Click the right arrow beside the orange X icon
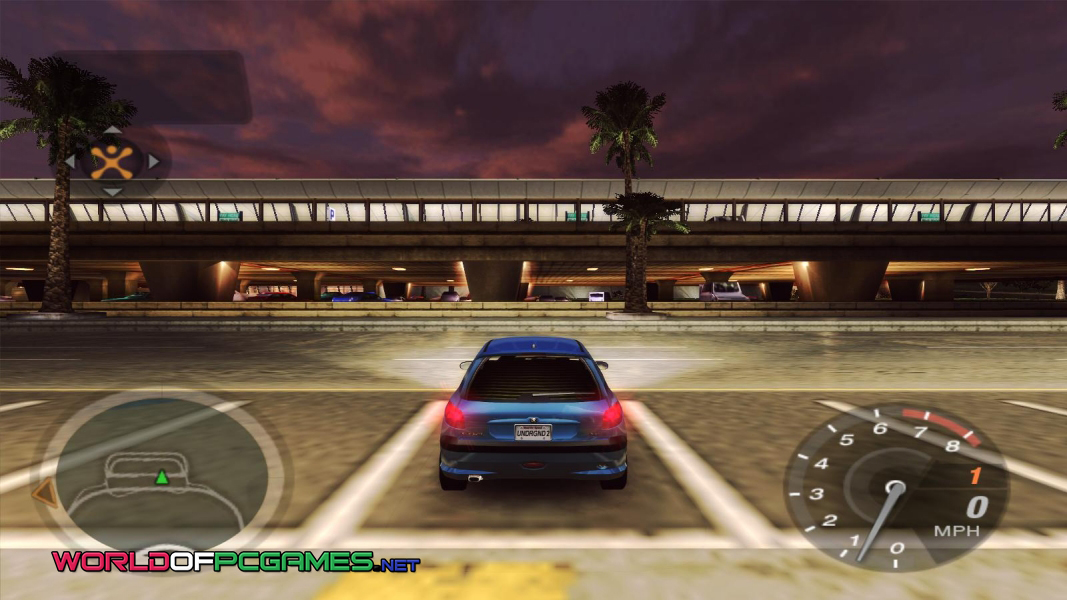Image resolution: width=1067 pixels, height=600 pixels. pyautogui.click(x=154, y=161)
